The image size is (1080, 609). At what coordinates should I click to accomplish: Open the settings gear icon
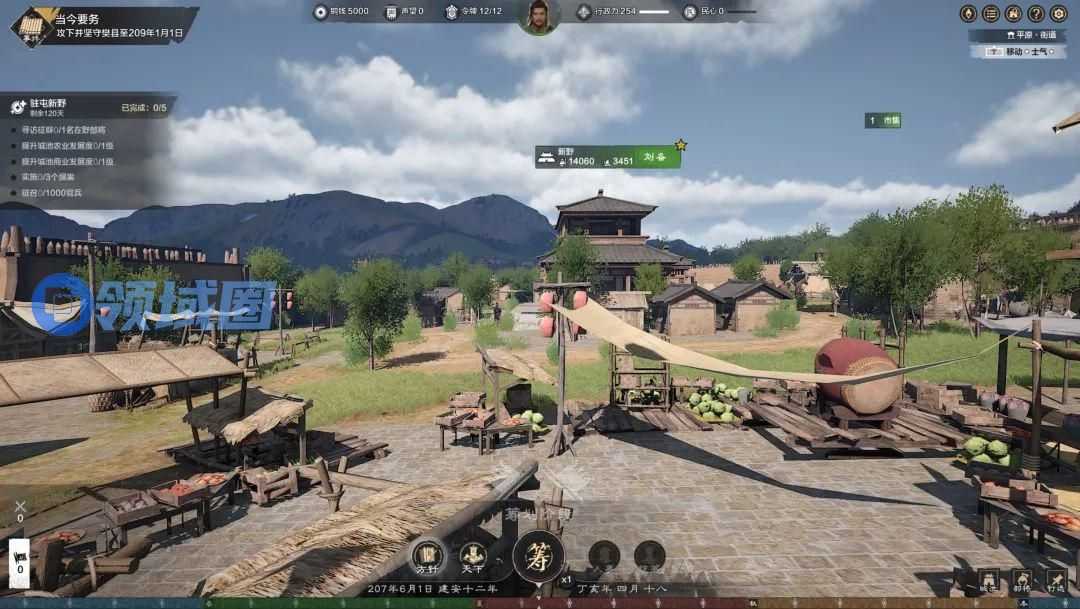coord(1058,13)
